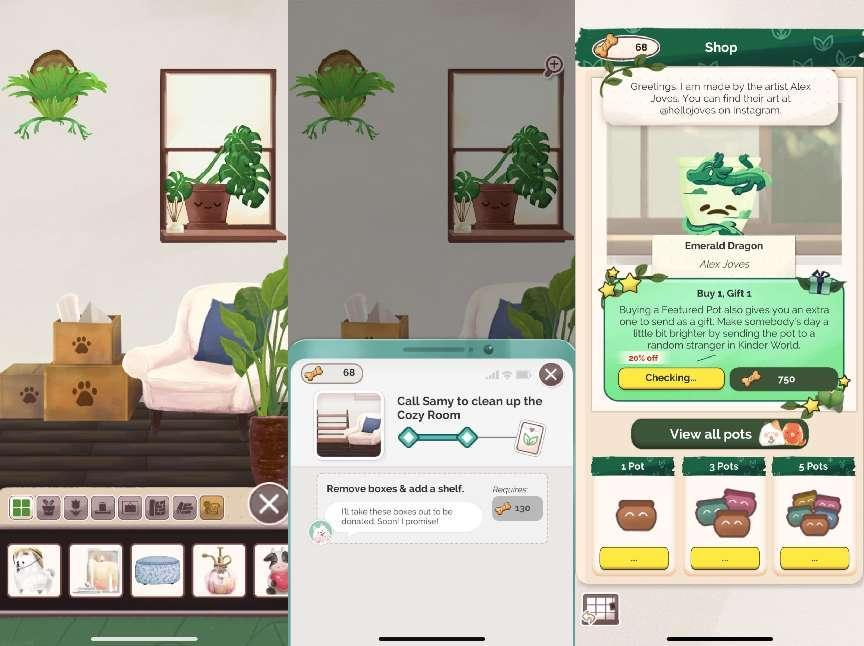Switch to the golden dog category tab
This screenshot has width=864, height=646.
coord(211,508)
